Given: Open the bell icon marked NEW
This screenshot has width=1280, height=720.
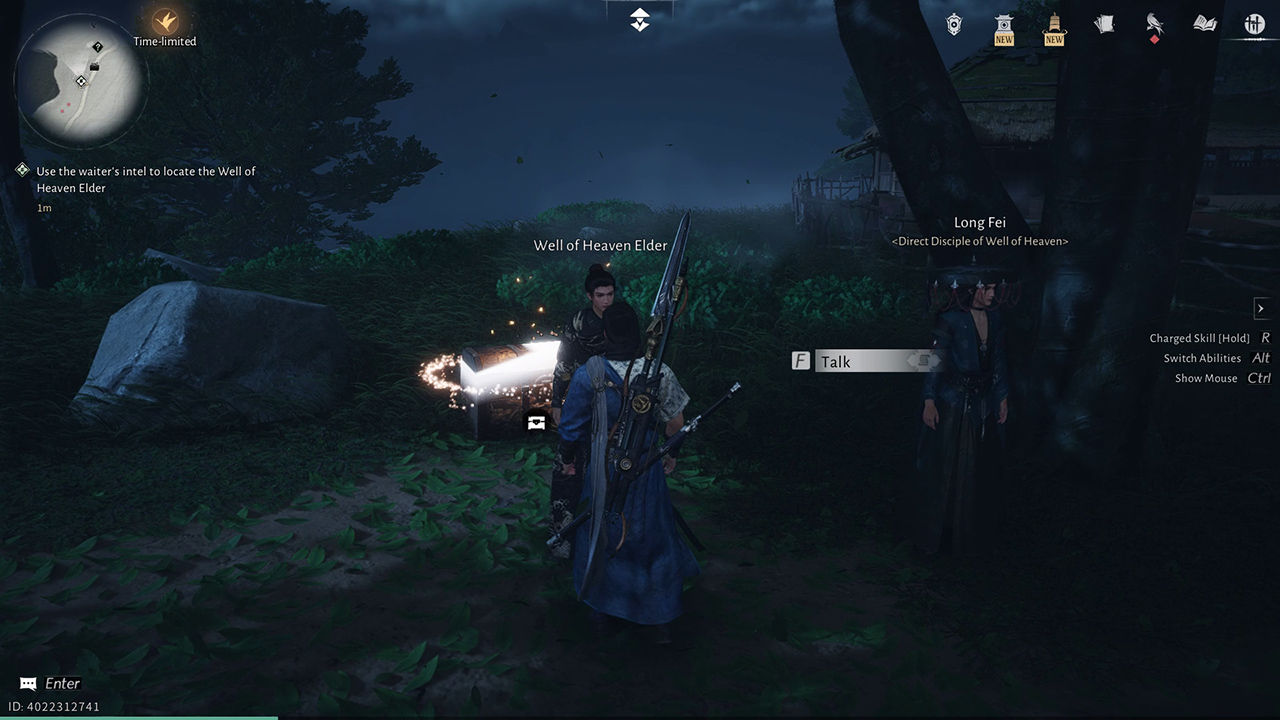Looking at the screenshot, I should 1054,26.
